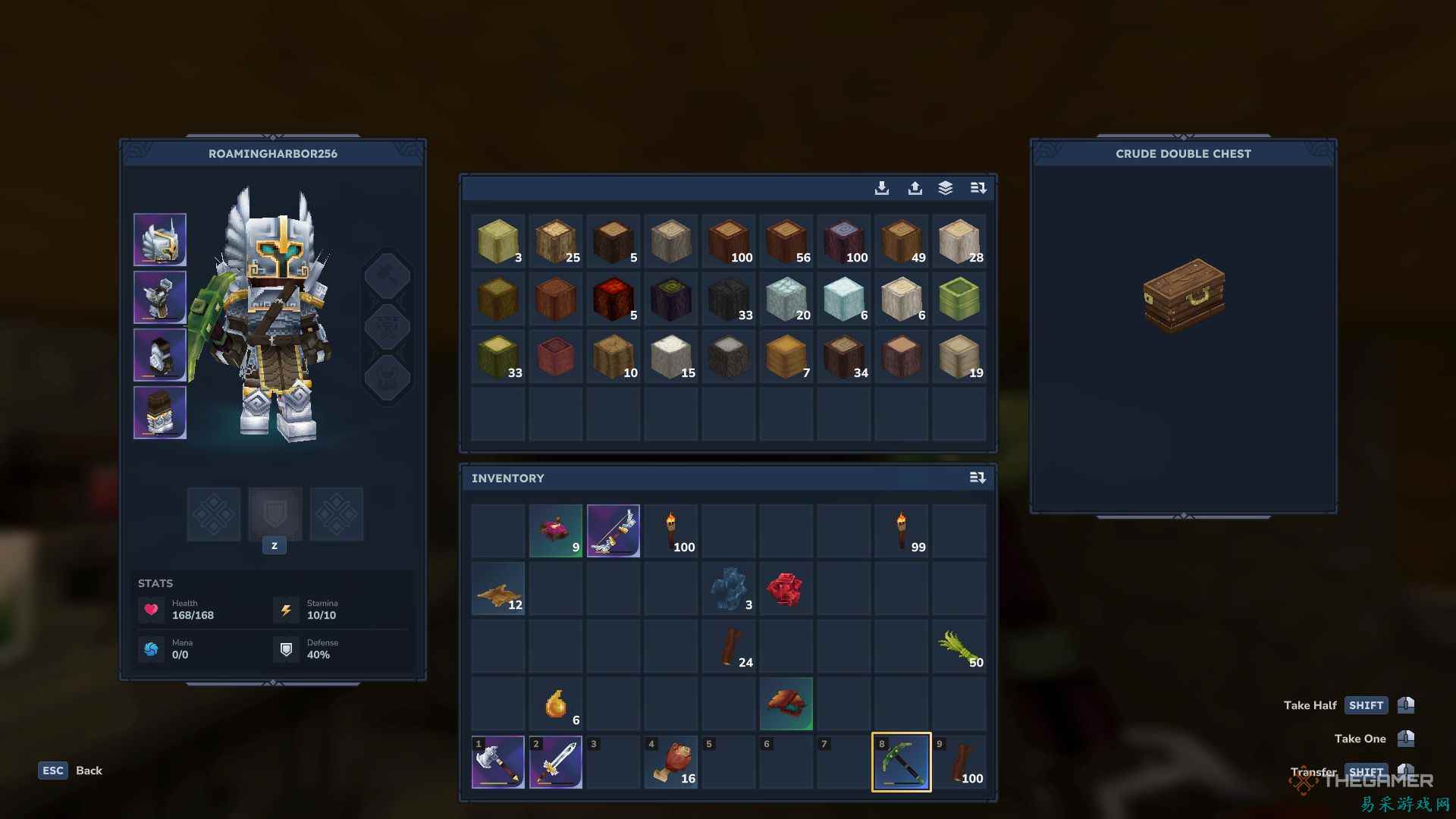Select the pickaxe in hotbar slot 8
Viewport: 1456px width, 819px height.
coord(901,761)
